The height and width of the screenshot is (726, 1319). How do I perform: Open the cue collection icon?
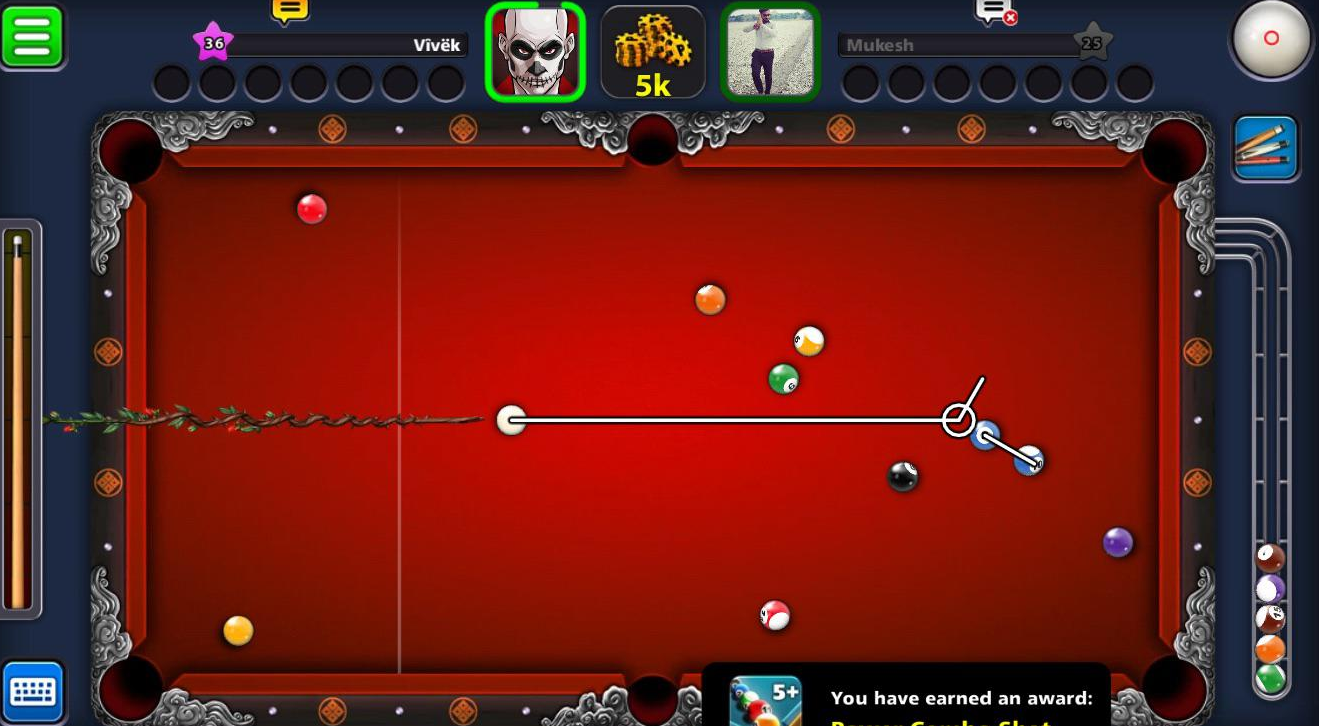1266,147
